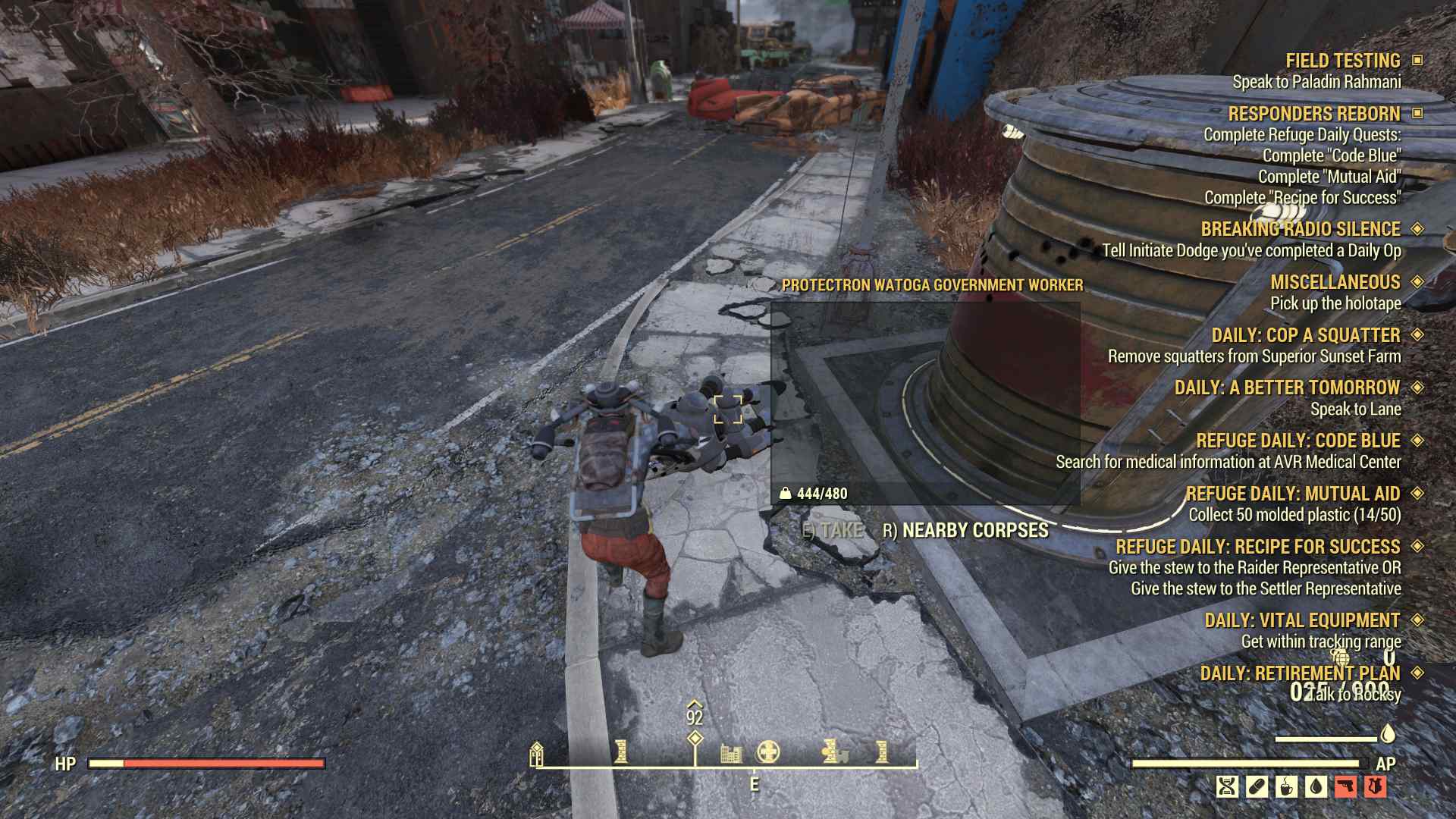
Task: Click the quest diamond marker above the compass
Action: click(x=695, y=738)
